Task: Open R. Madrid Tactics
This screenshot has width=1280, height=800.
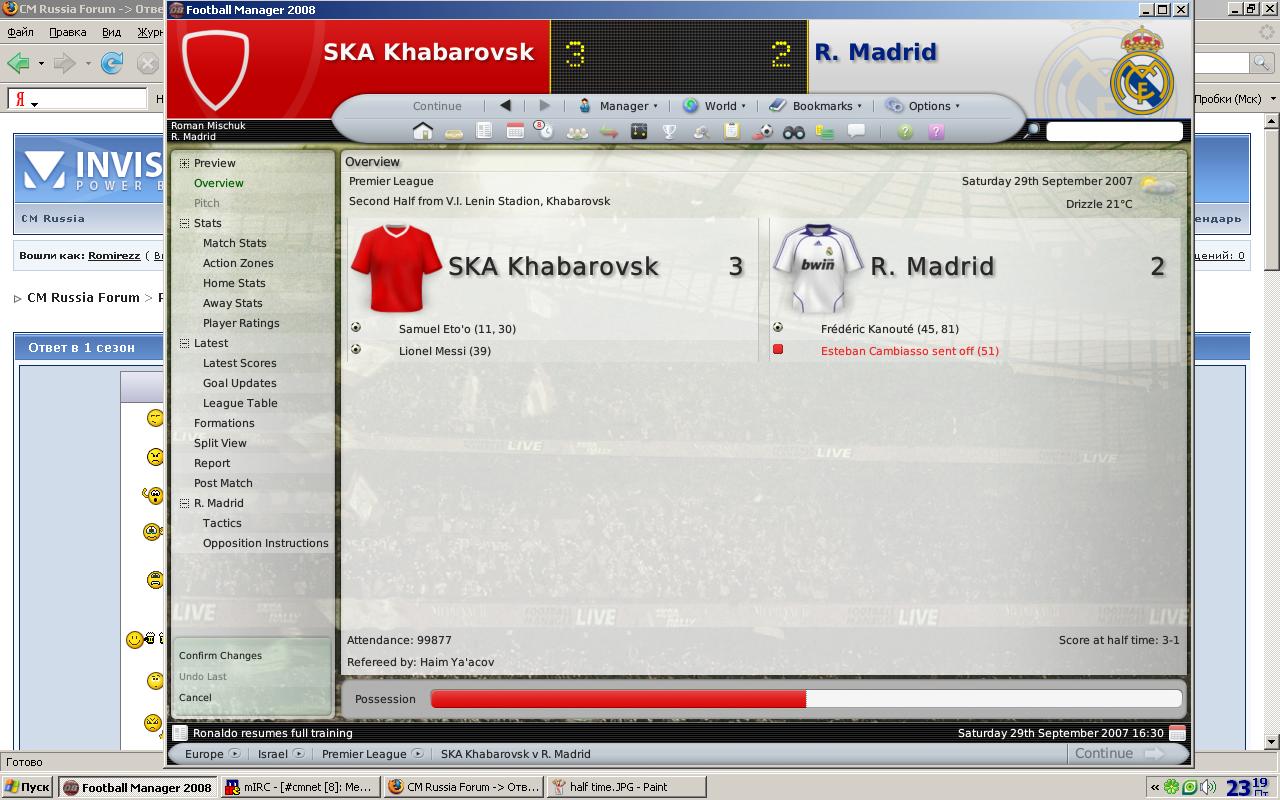Action: (222, 523)
